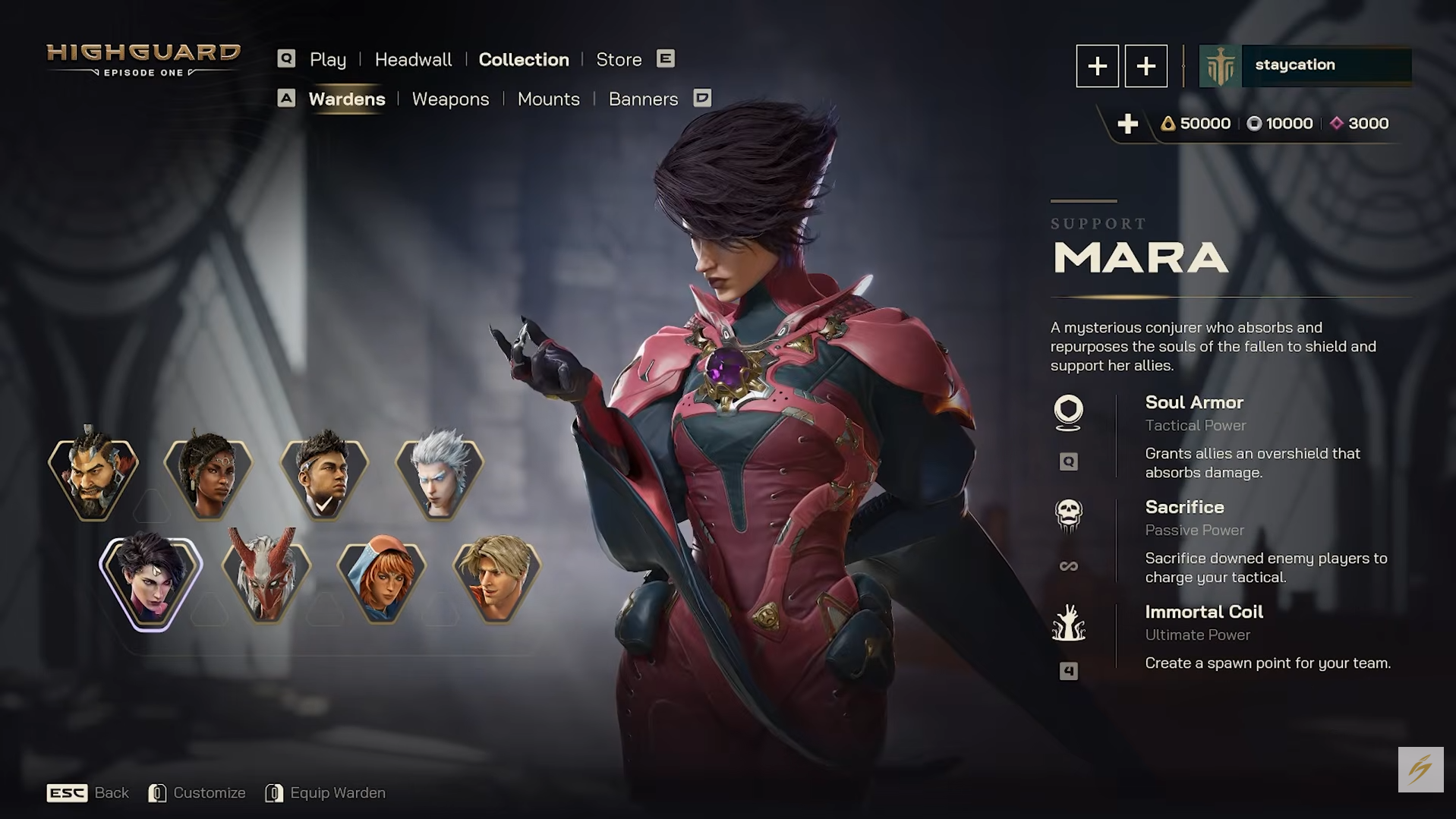Select Mara's portrait
The height and width of the screenshot is (819, 1456).
[150, 581]
